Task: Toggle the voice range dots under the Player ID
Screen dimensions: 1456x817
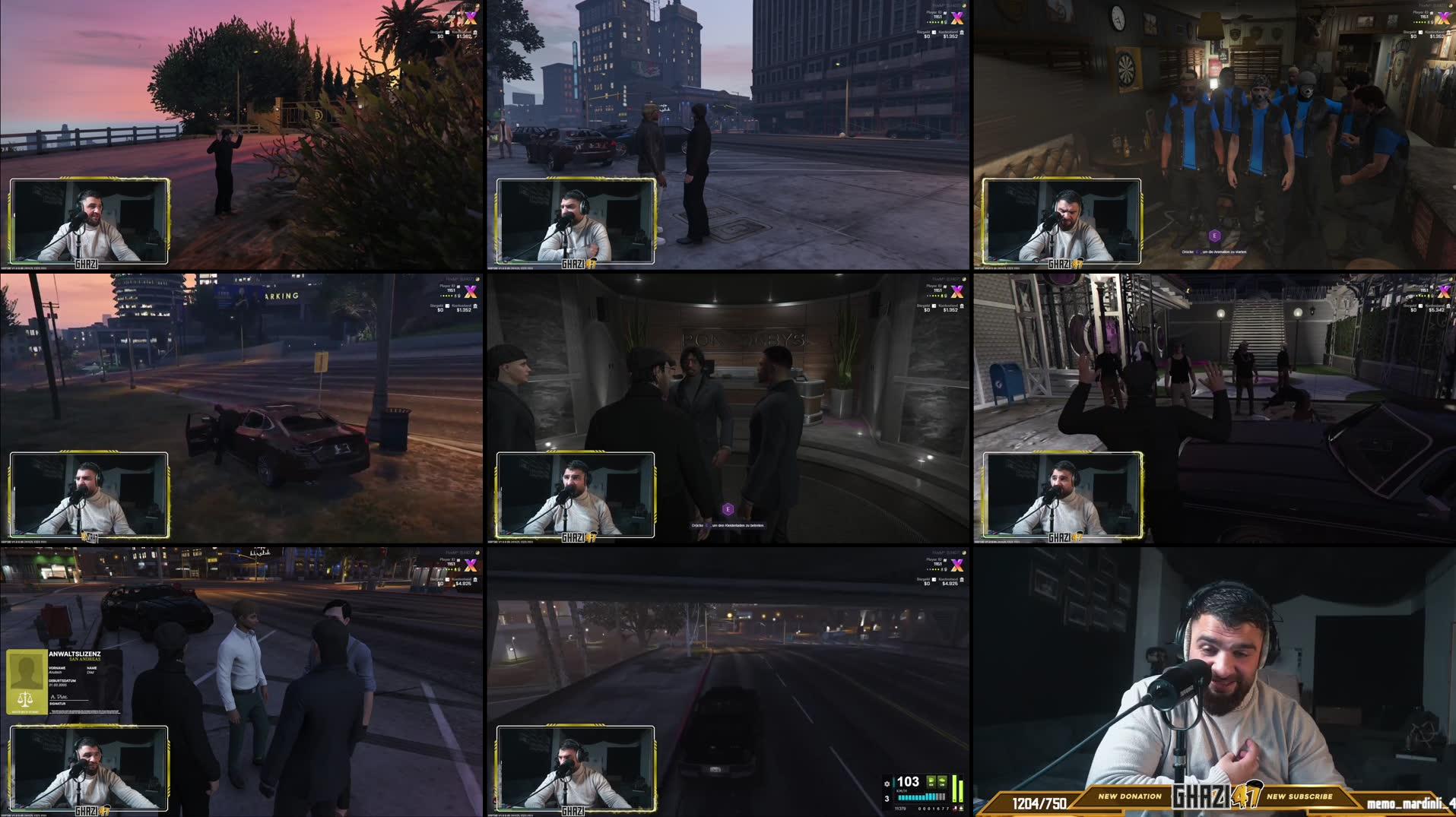Action: pos(933,22)
